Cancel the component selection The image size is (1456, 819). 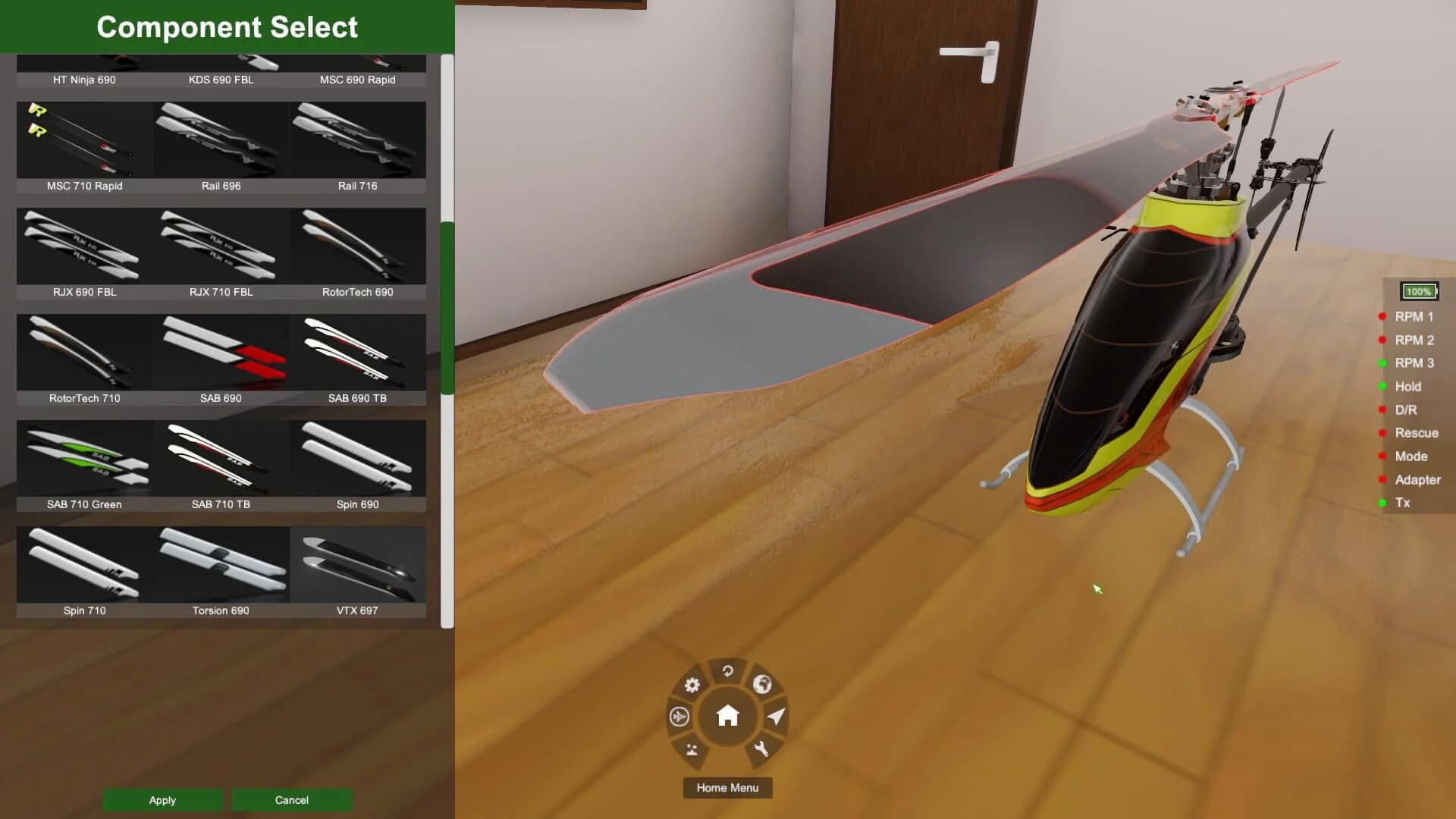pyautogui.click(x=291, y=800)
